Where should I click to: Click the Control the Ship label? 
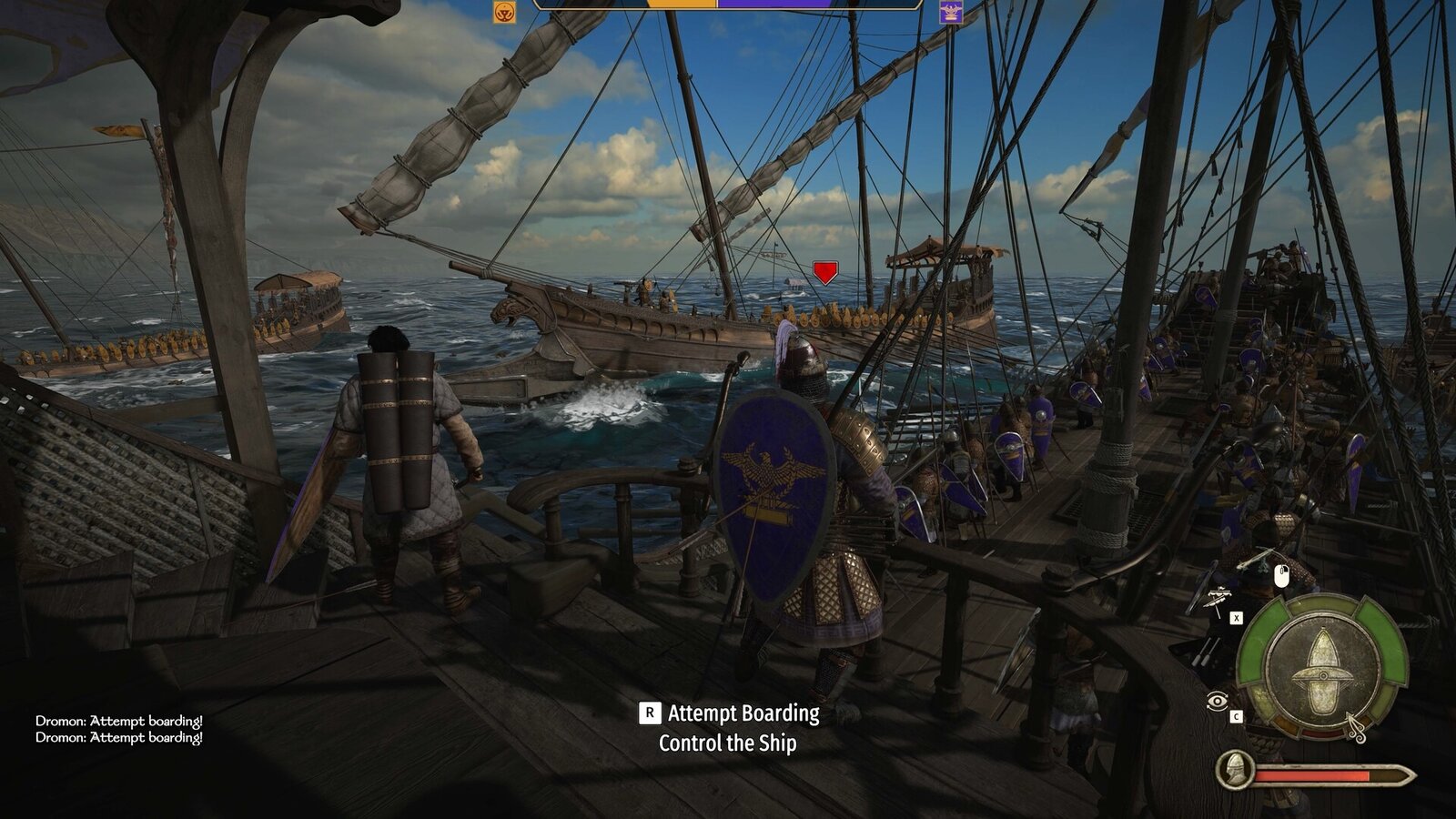[x=728, y=743]
